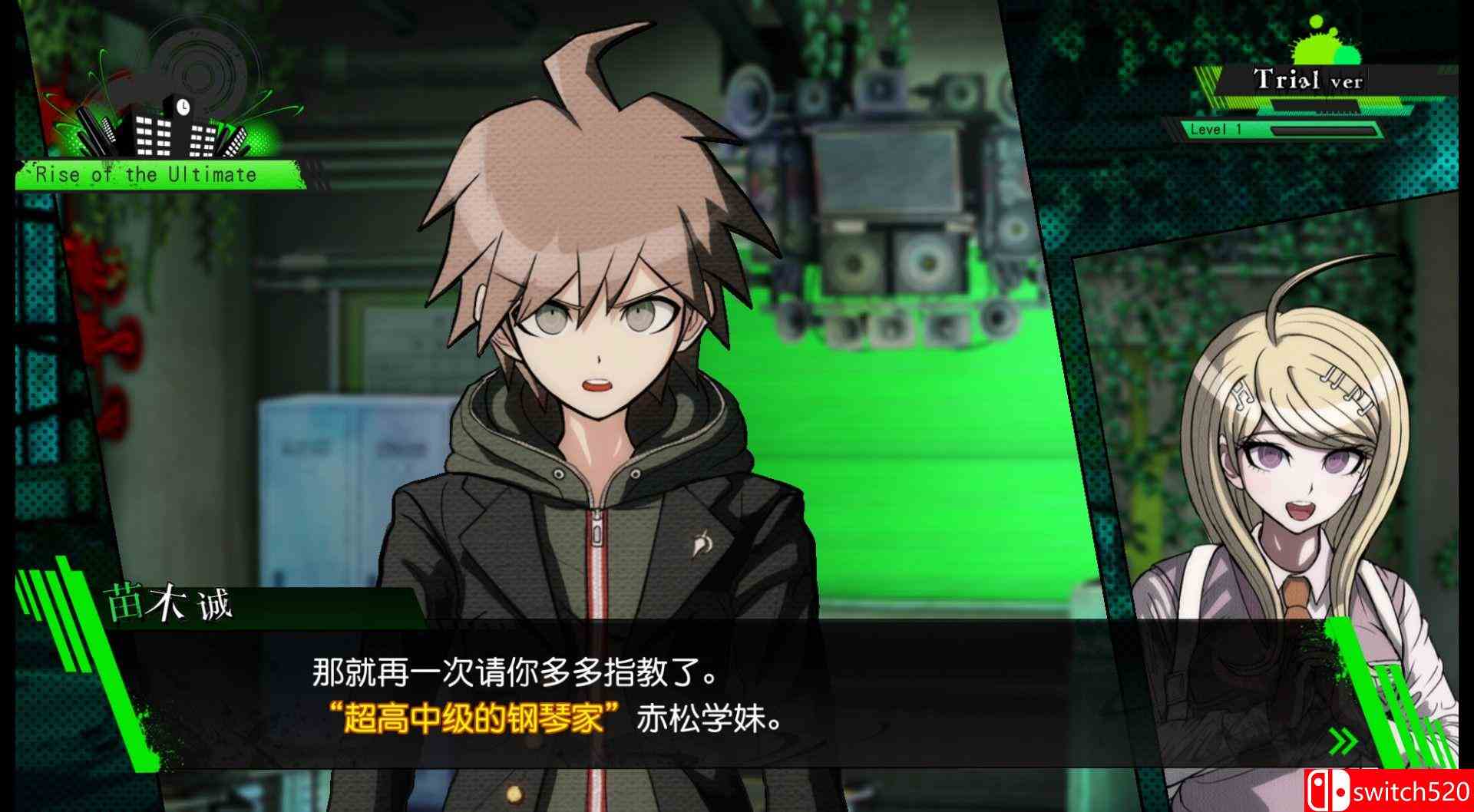This screenshot has width=1474, height=812.
Task: Select the clock face on the tower building
Action: point(183,107)
